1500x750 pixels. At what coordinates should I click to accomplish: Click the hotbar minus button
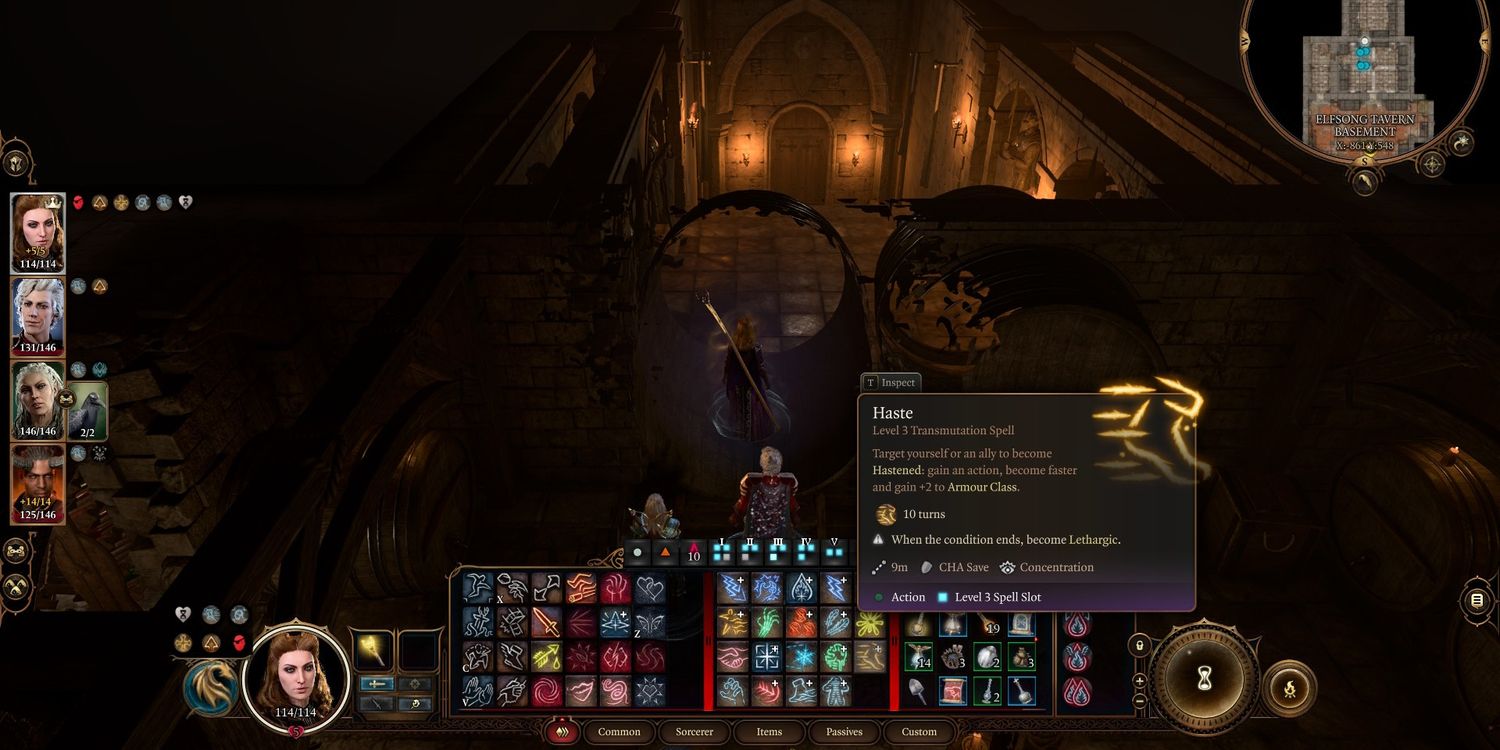click(1140, 700)
